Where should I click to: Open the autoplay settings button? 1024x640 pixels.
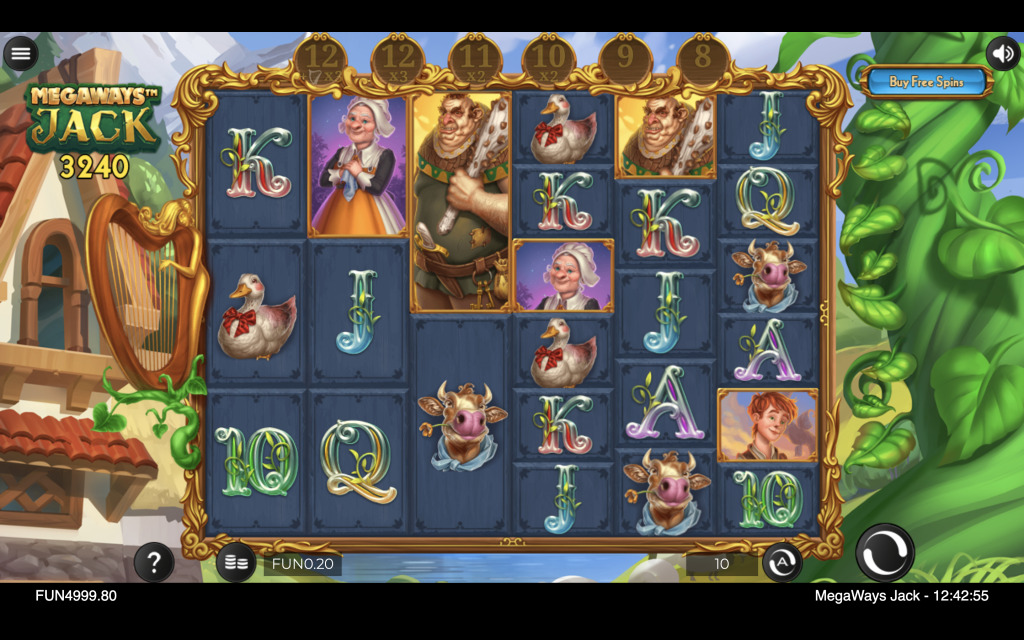click(782, 564)
